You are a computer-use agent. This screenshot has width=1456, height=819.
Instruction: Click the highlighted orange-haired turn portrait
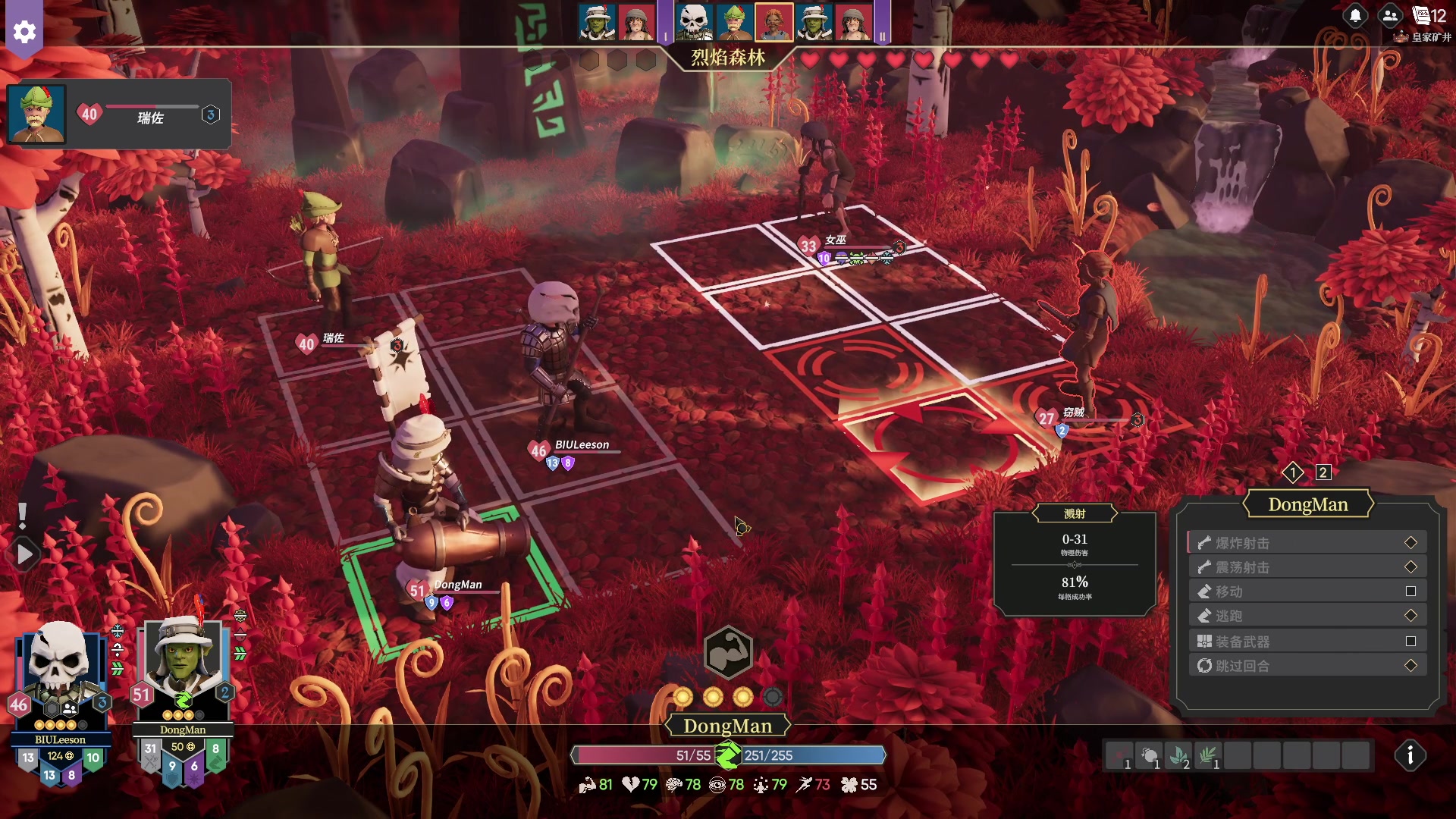coord(773,22)
